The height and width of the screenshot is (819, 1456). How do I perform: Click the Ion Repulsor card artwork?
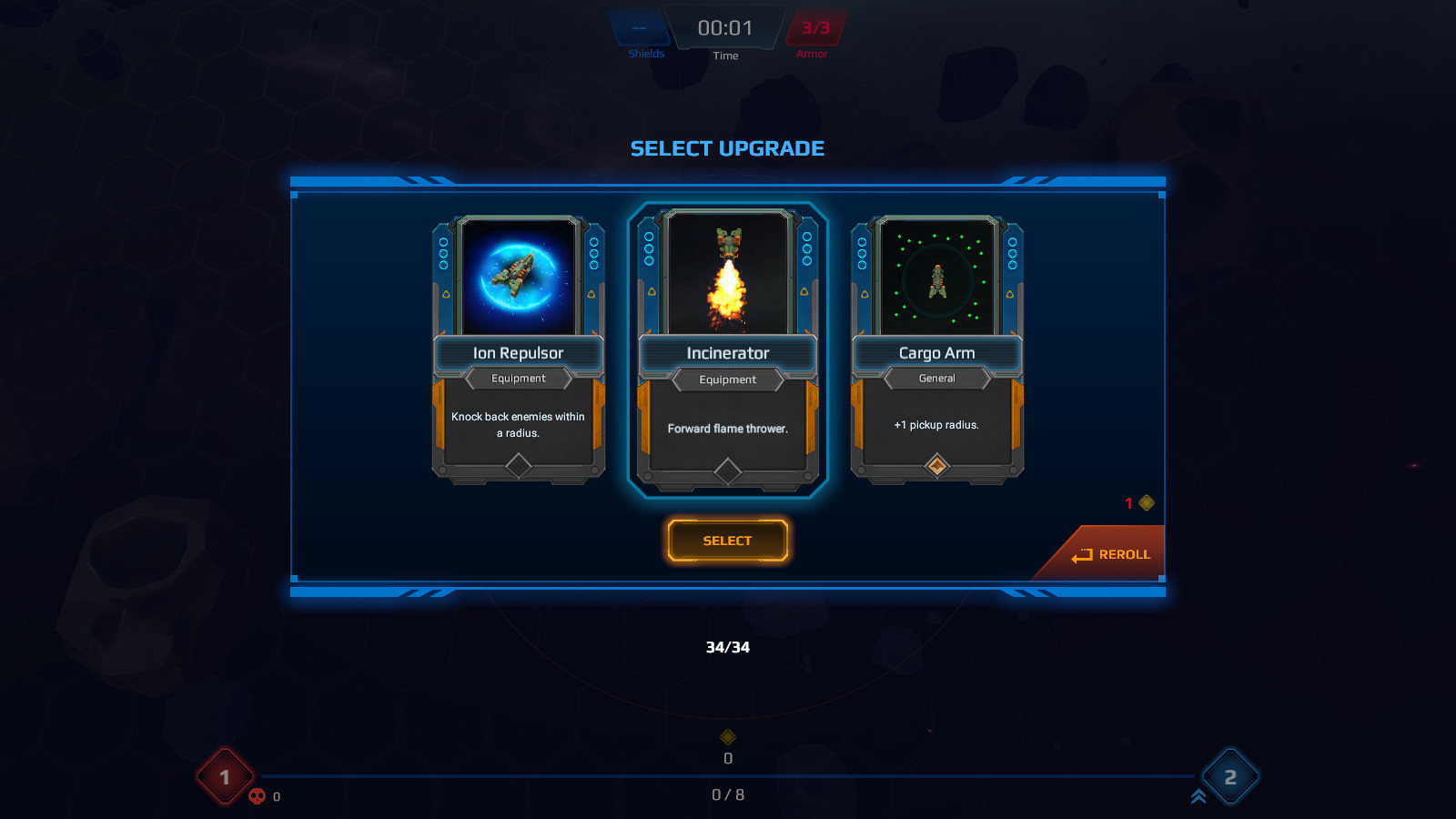[519, 278]
